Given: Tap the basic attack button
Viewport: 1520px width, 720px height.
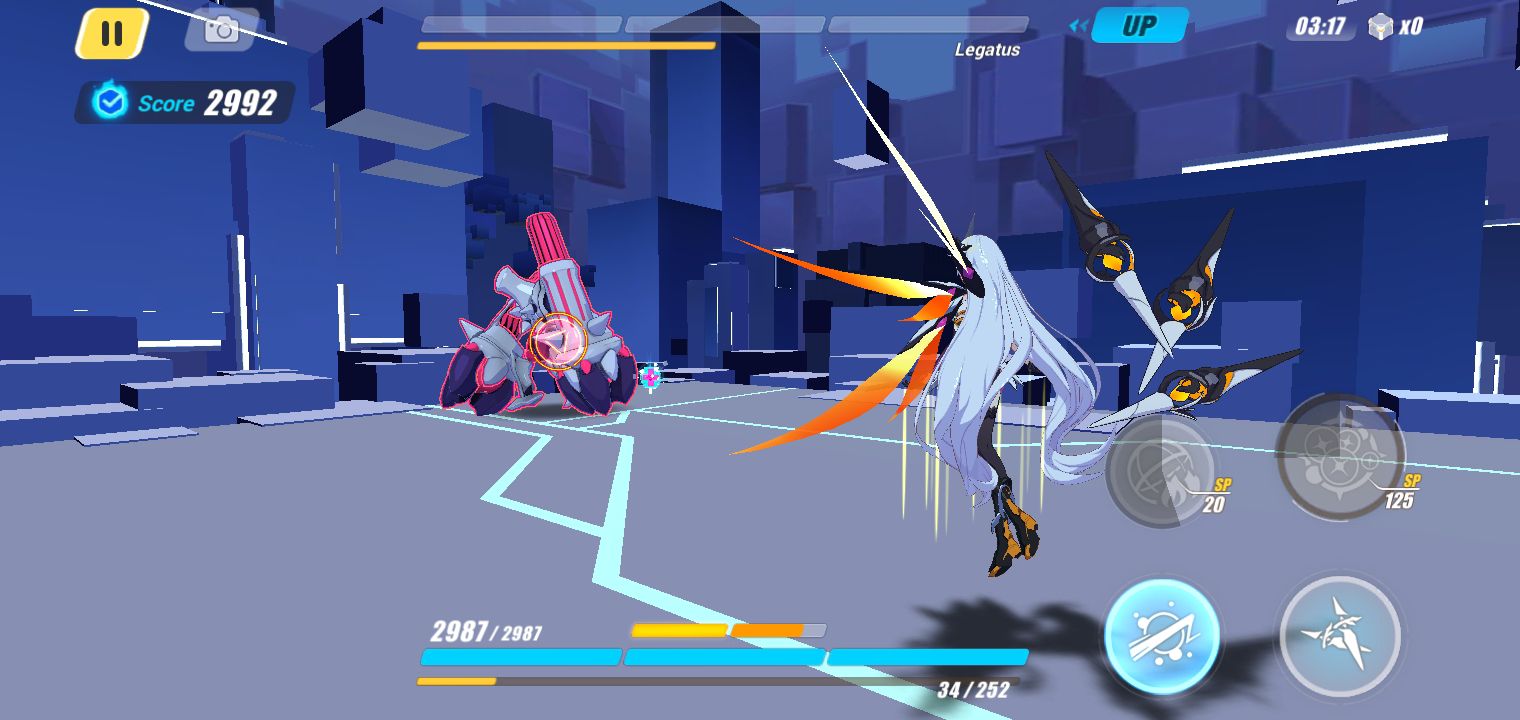Looking at the screenshot, I should [x=1340, y=637].
